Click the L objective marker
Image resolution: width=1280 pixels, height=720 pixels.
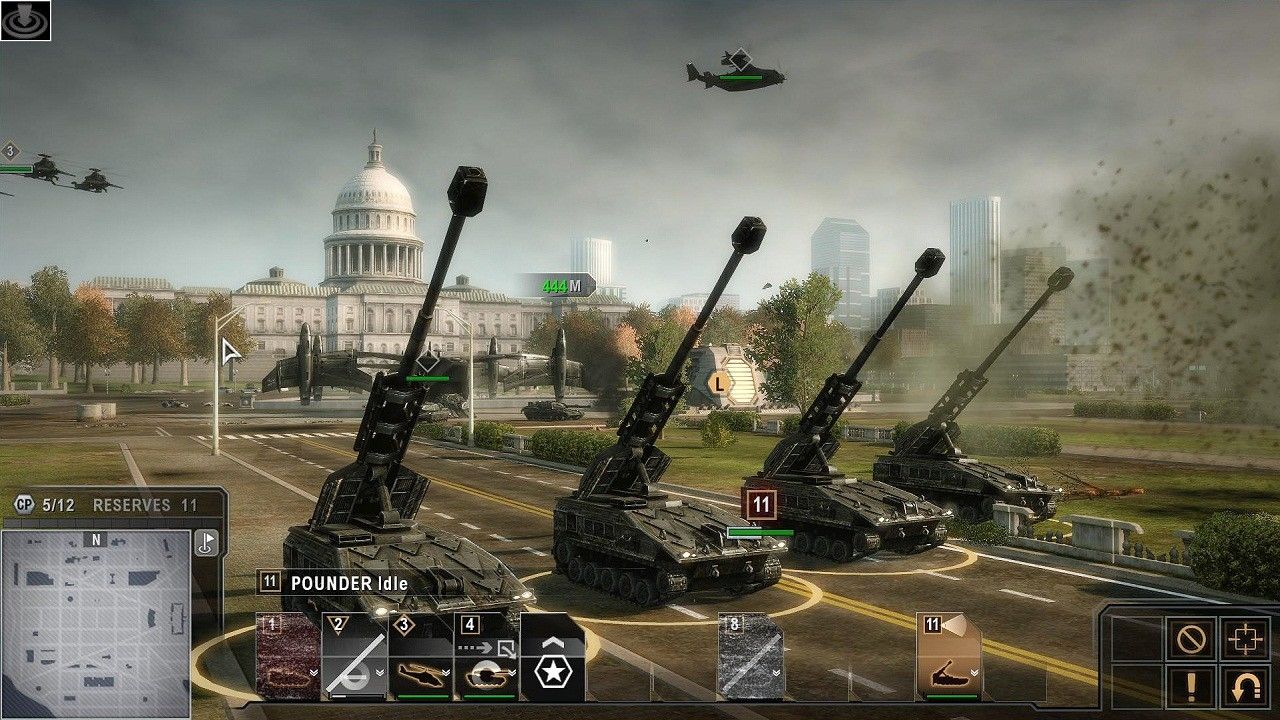[x=719, y=382]
